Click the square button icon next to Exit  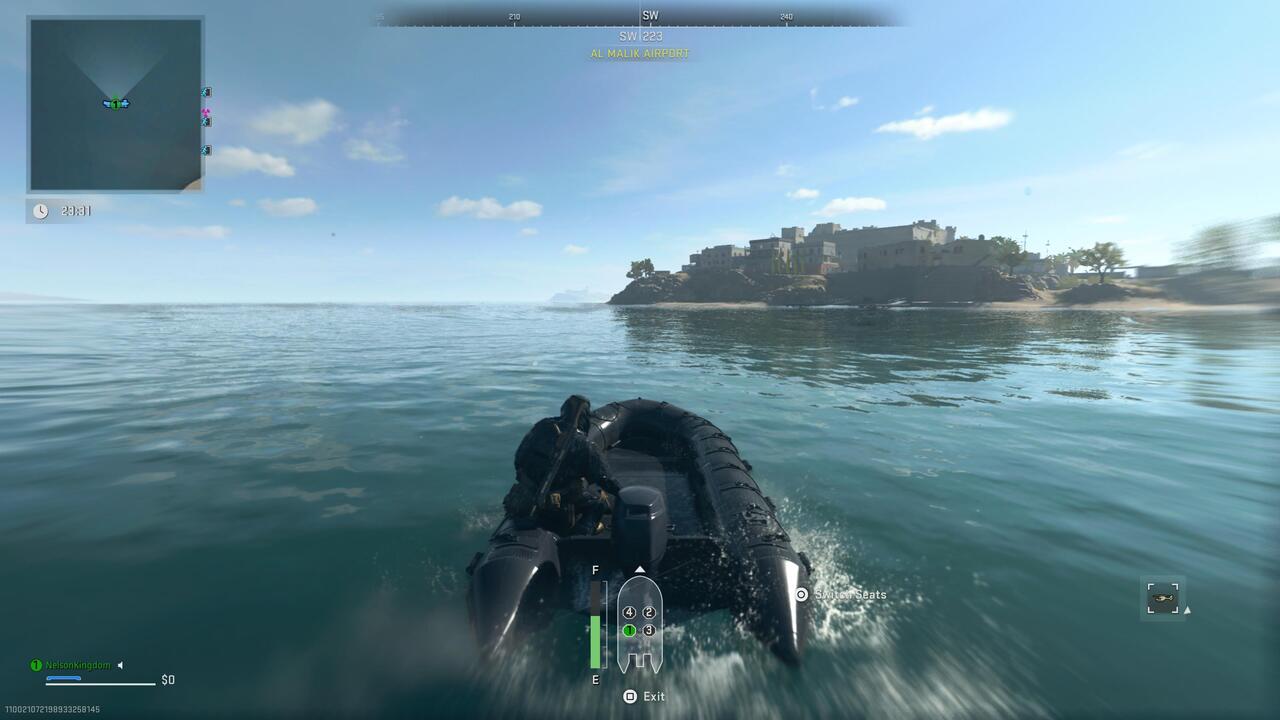tap(629, 696)
